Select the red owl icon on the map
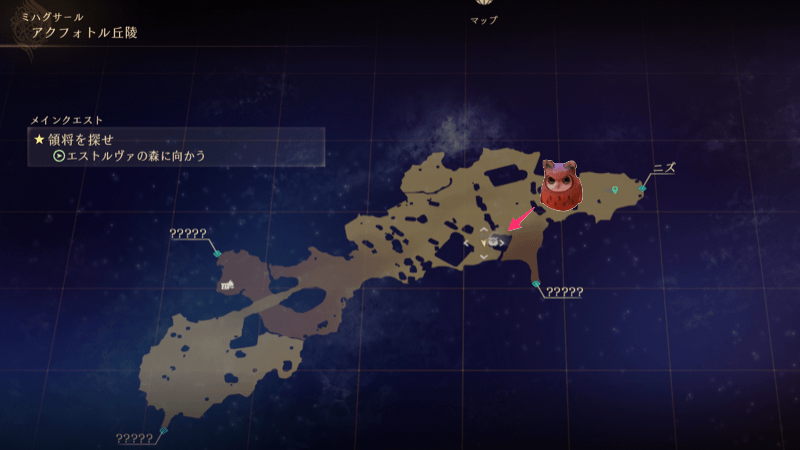This screenshot has height=450, width=800. click(559, 186)
